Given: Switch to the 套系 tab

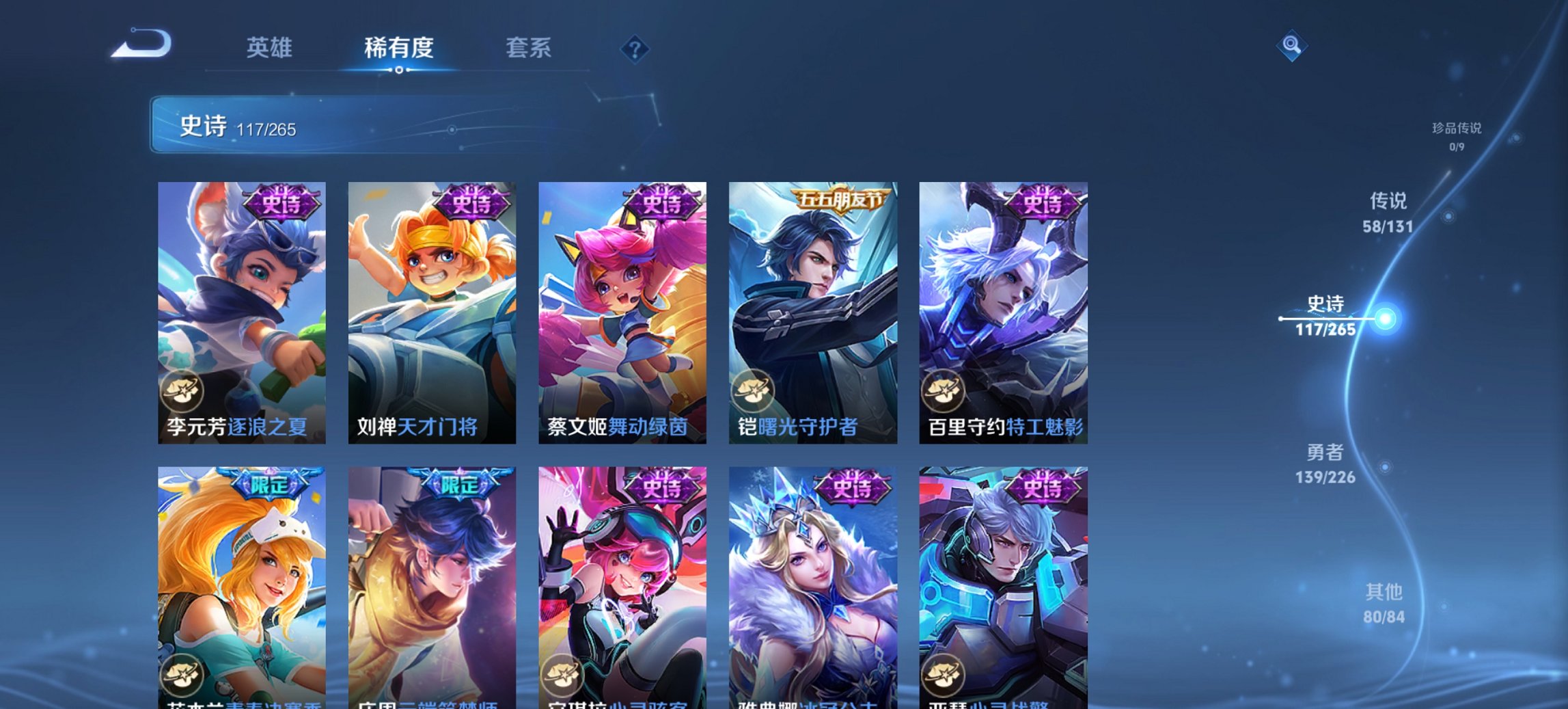Looking at the screenshot, I should 528,48.
